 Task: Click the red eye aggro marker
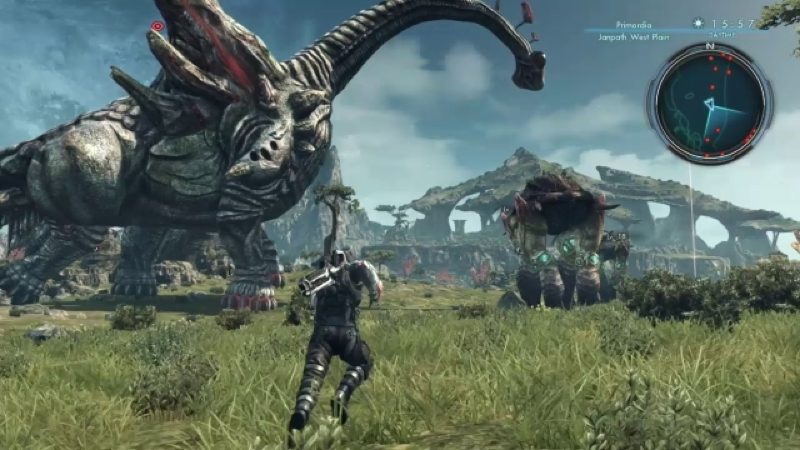coord(157,26)
